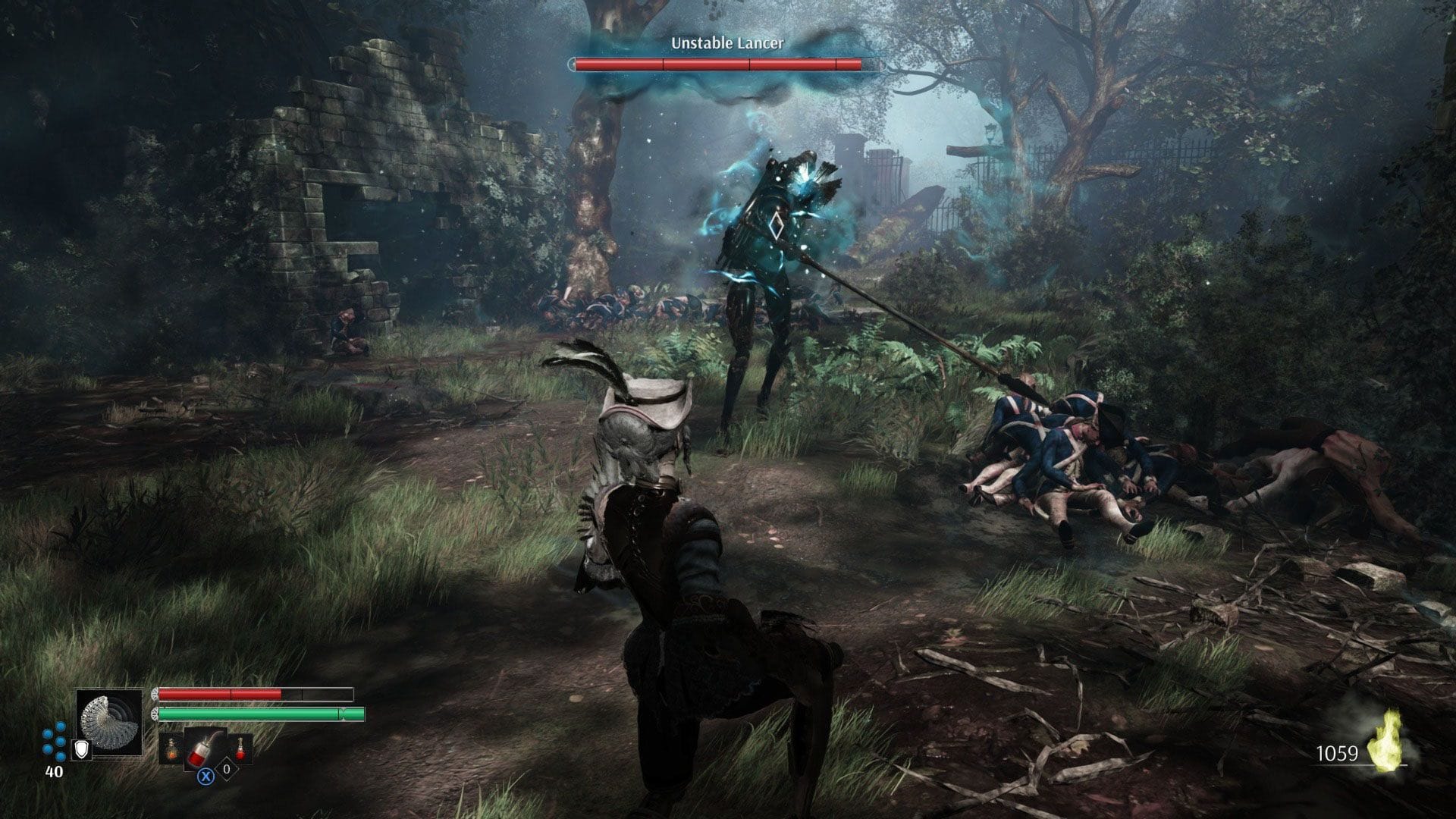Click the gear emblem on the stamina bar
The width and height of the screenshot is (1456, 819).
pyautogui.click(x=155, y=713)
